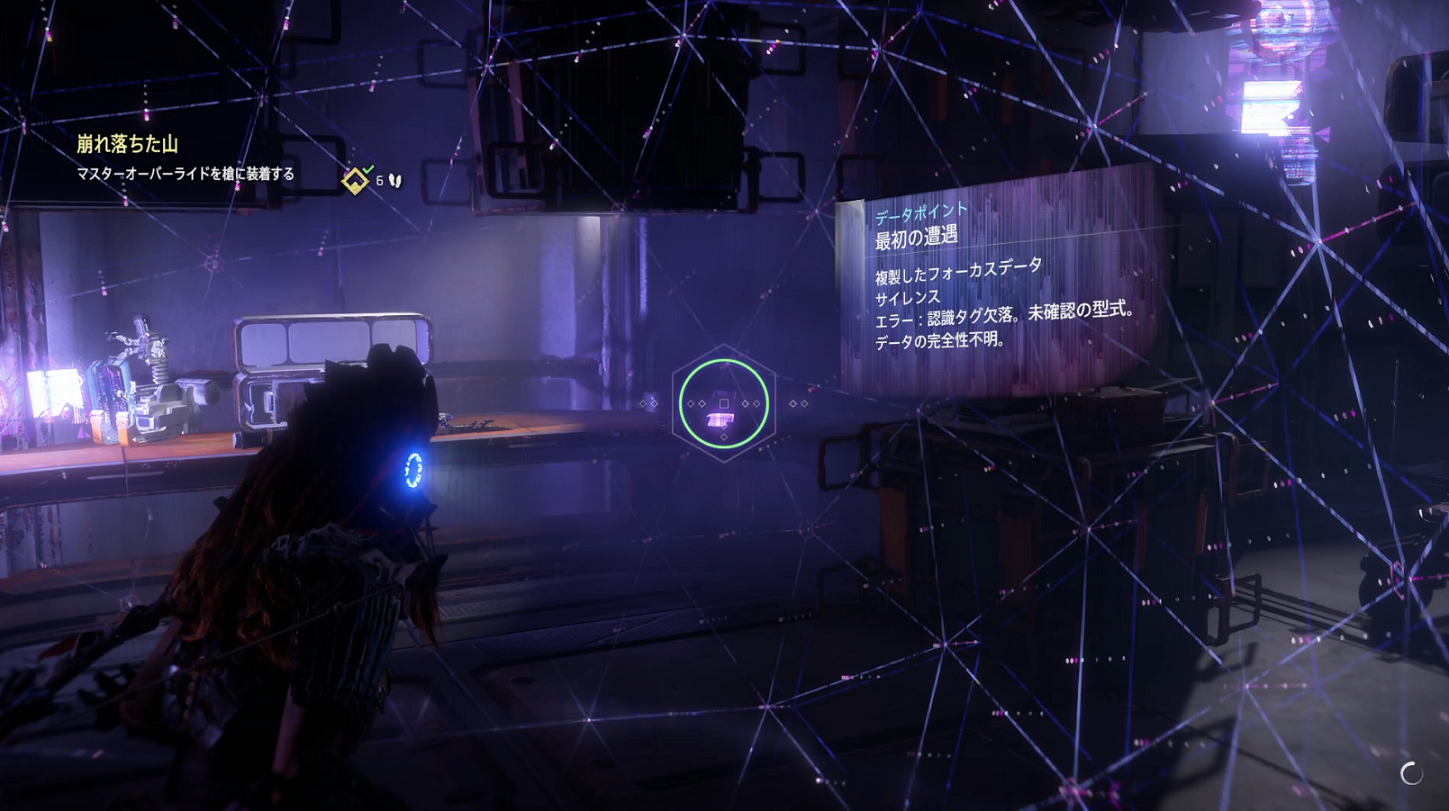The height and width of the screenshot is (811, 1449).
Task: Select the green-circled datapoint scan marker
Action: (724, 404)
